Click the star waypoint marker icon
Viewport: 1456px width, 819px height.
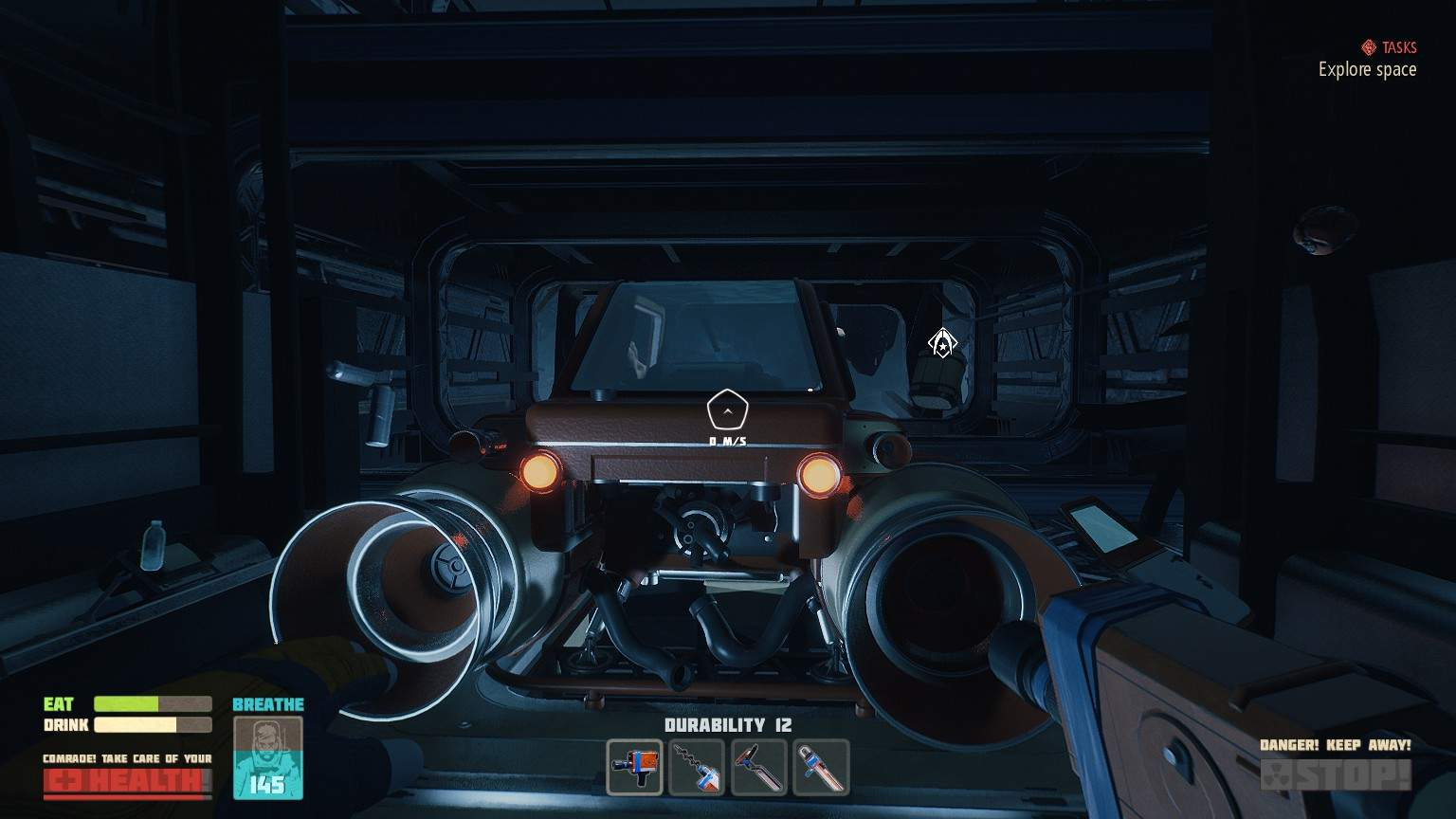[941, 343]
